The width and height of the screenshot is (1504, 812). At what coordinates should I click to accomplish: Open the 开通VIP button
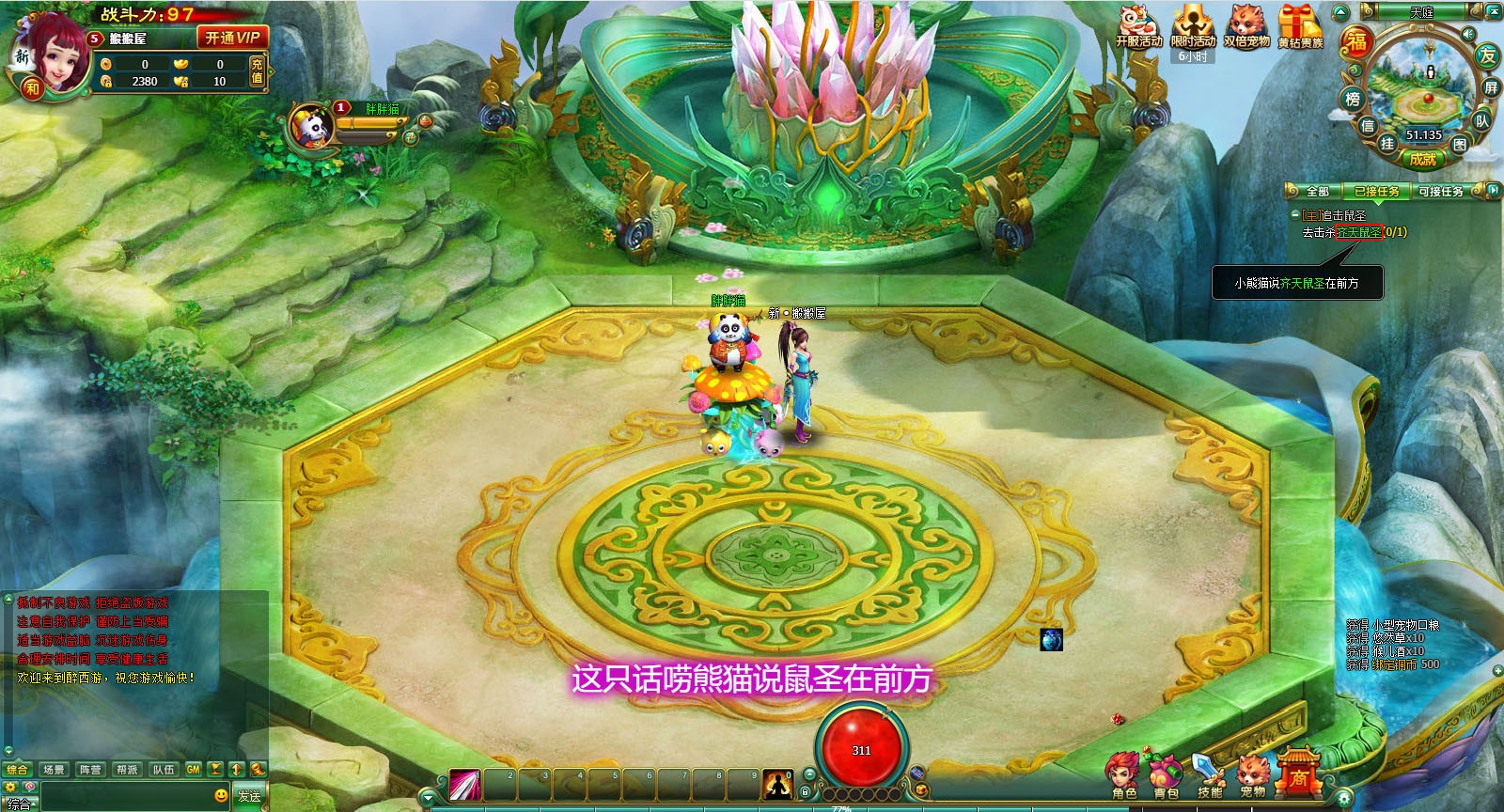click(x=231, y=38)
